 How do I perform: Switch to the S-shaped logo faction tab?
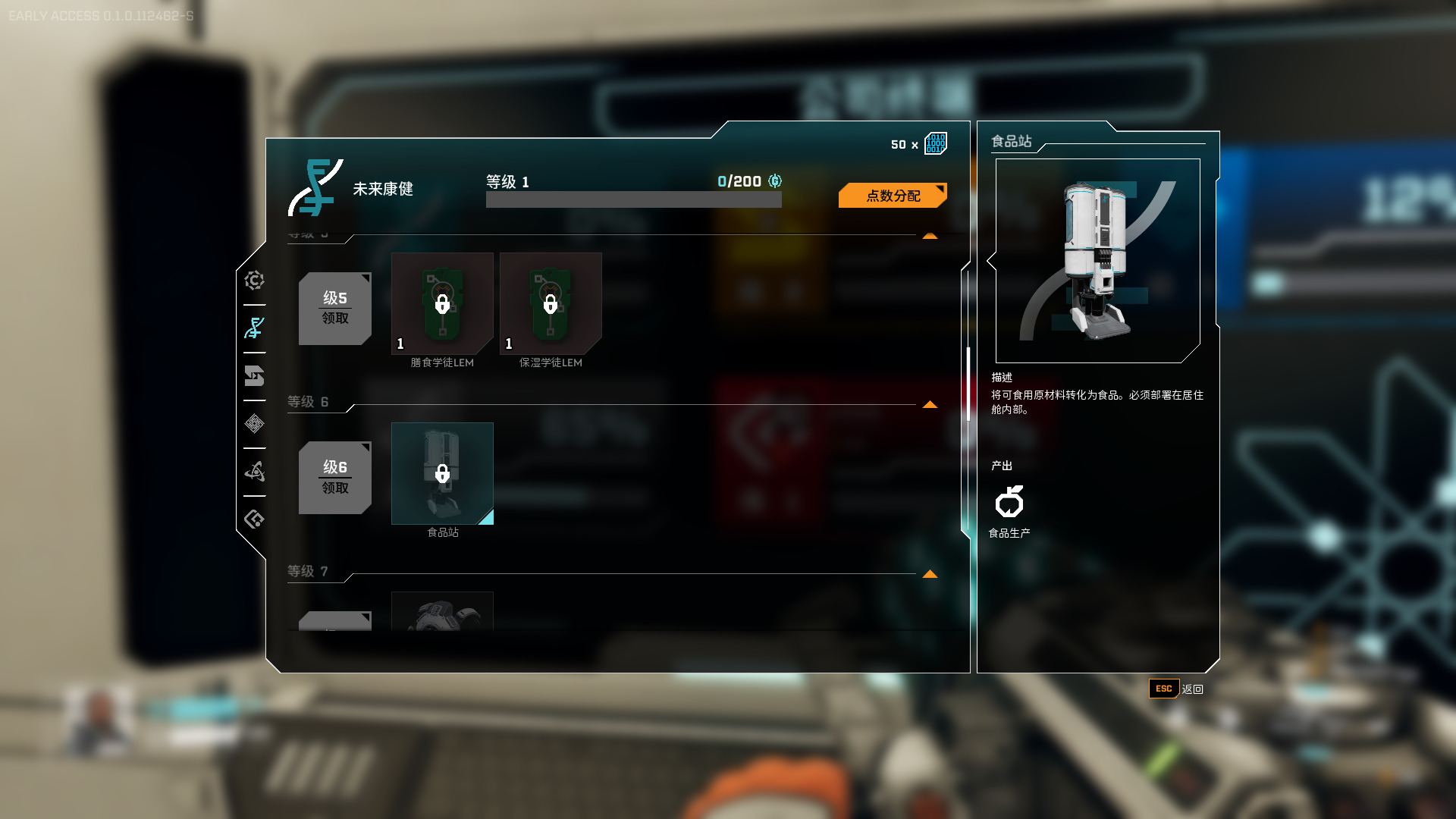pyautogui.click(x=254, y=376)
